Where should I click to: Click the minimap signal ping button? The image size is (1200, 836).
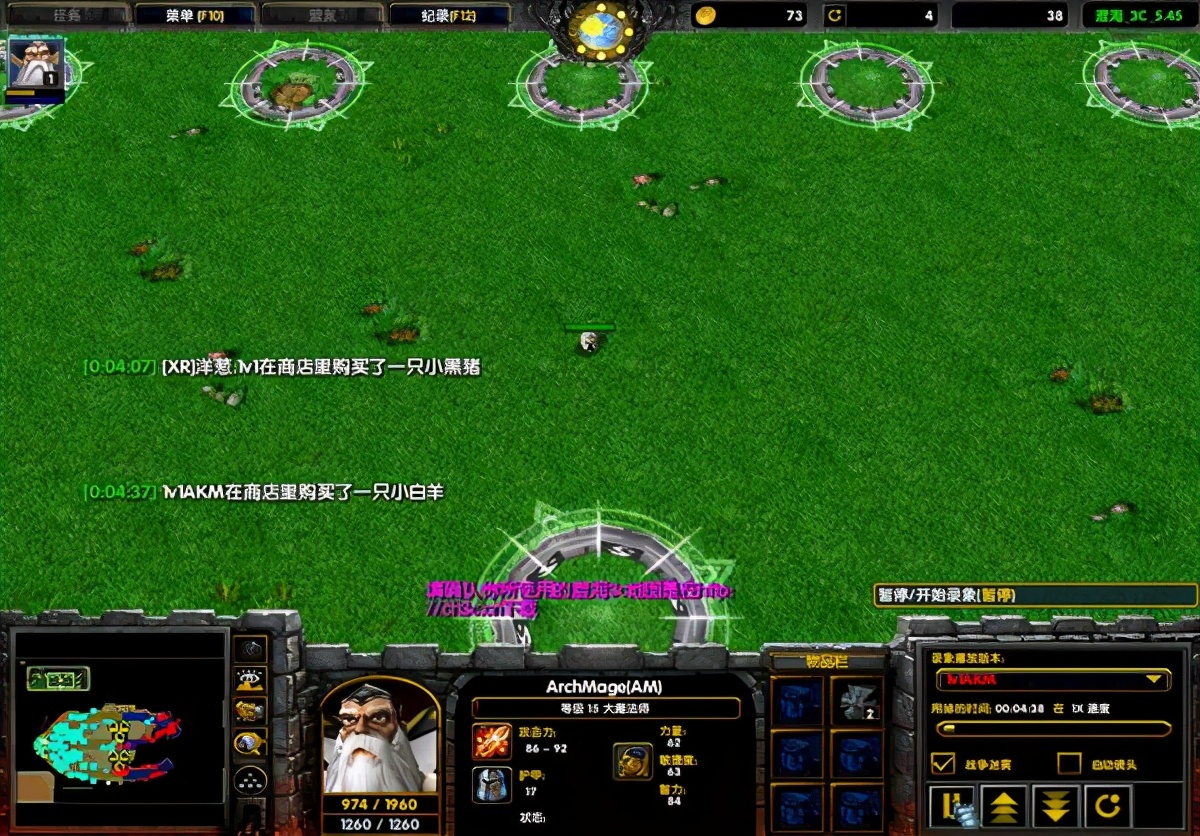249,649
